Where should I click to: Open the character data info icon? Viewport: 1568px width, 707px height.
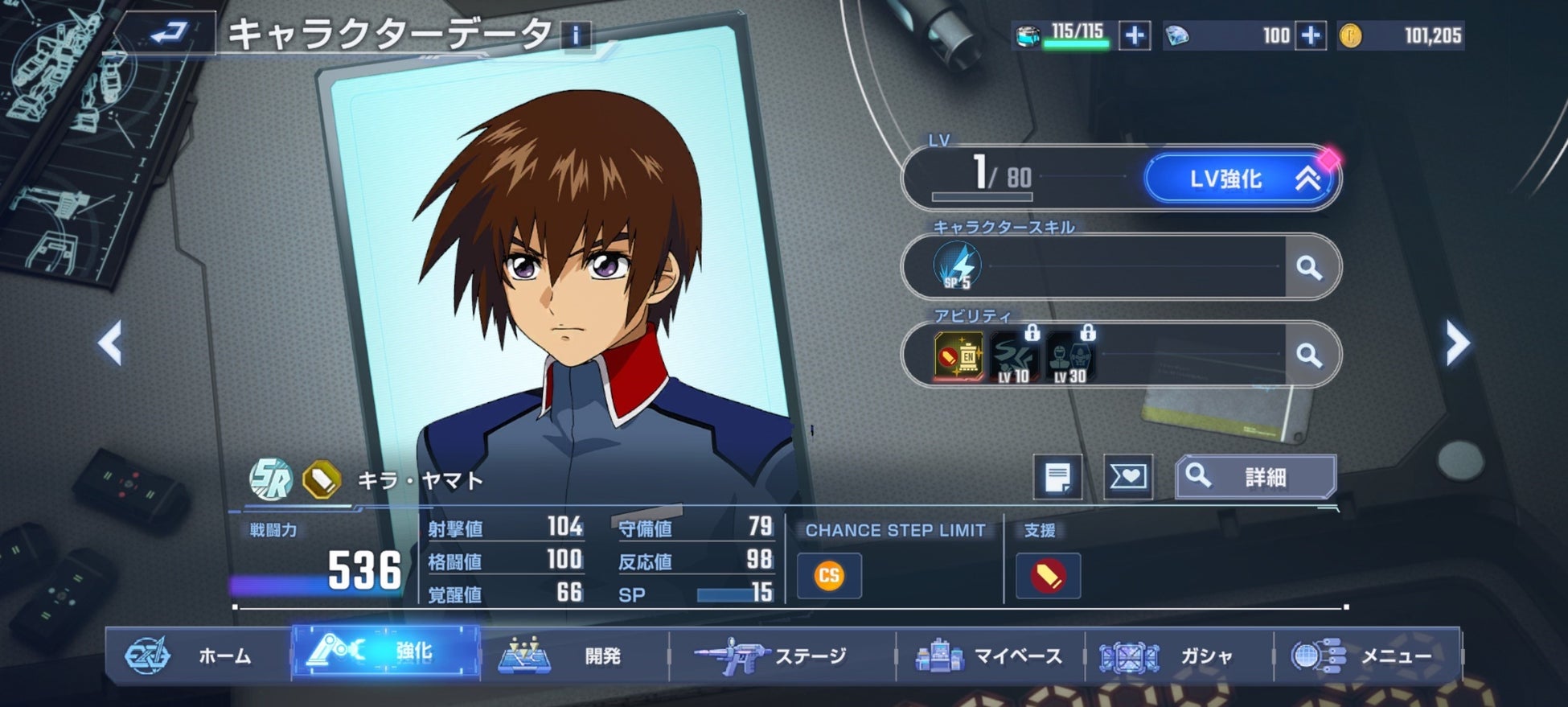click(x=576, y=35)
